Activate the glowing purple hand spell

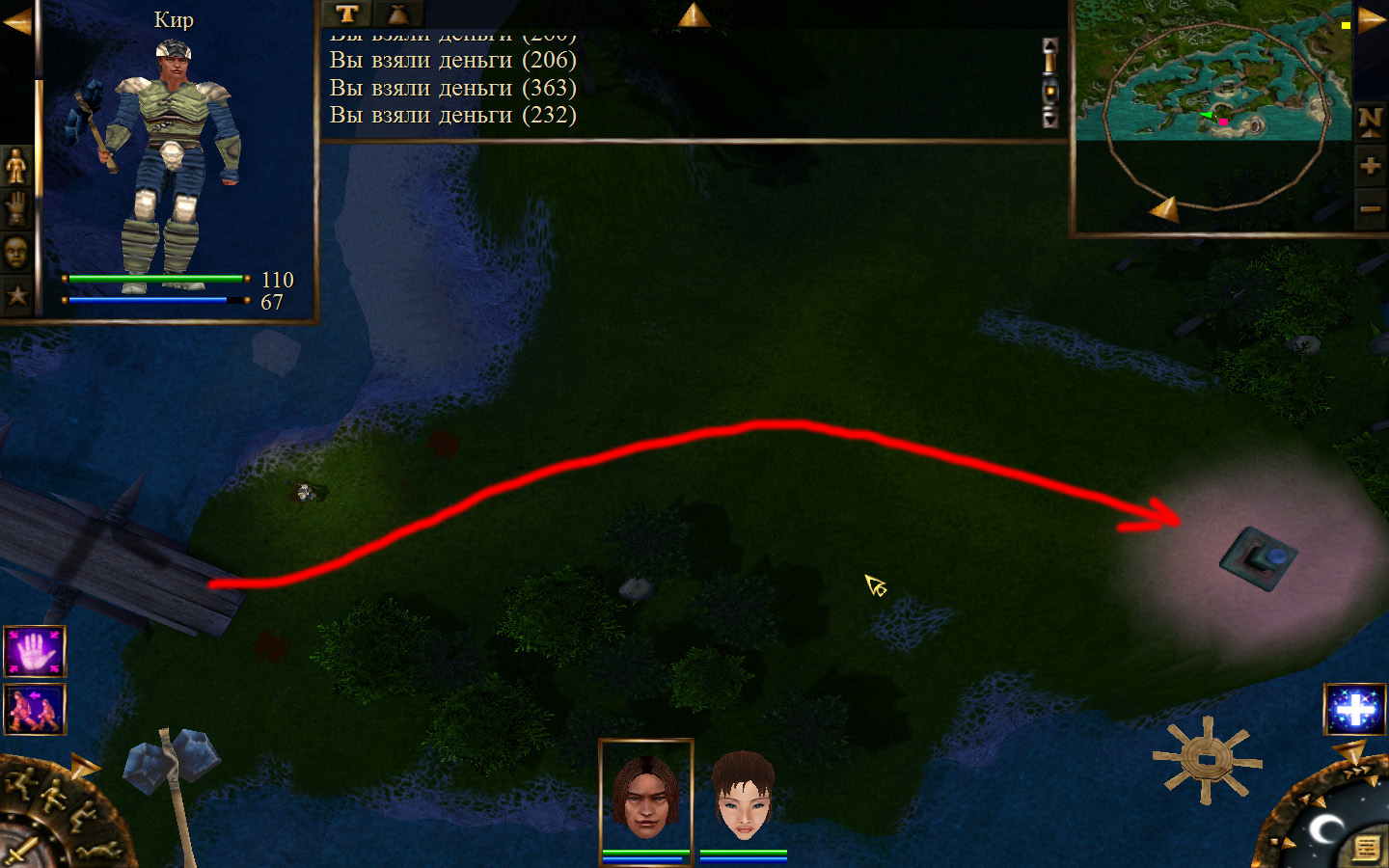coord(35,652)
